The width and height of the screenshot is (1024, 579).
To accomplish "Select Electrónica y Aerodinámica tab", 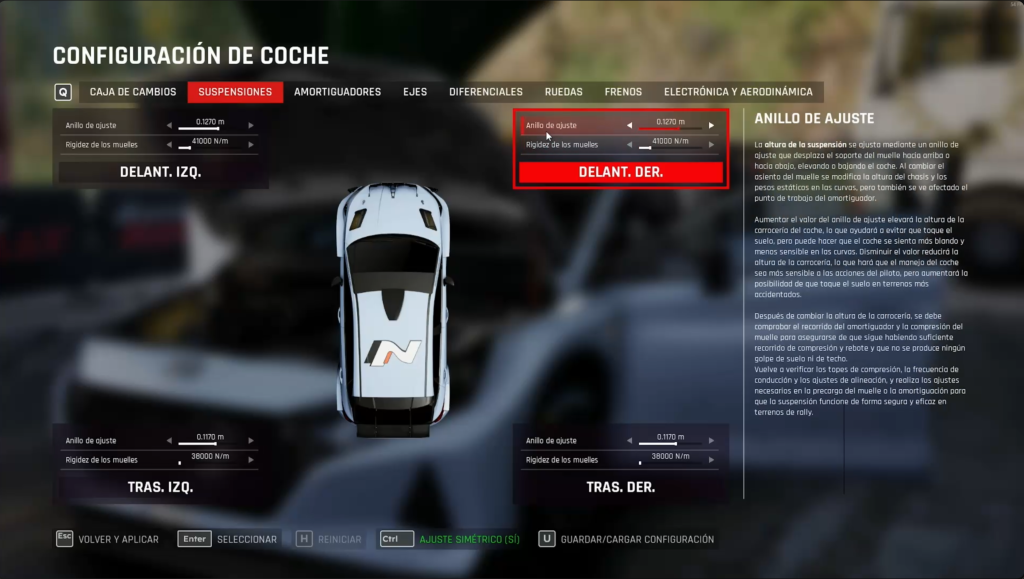I will [x=738, y=92].
